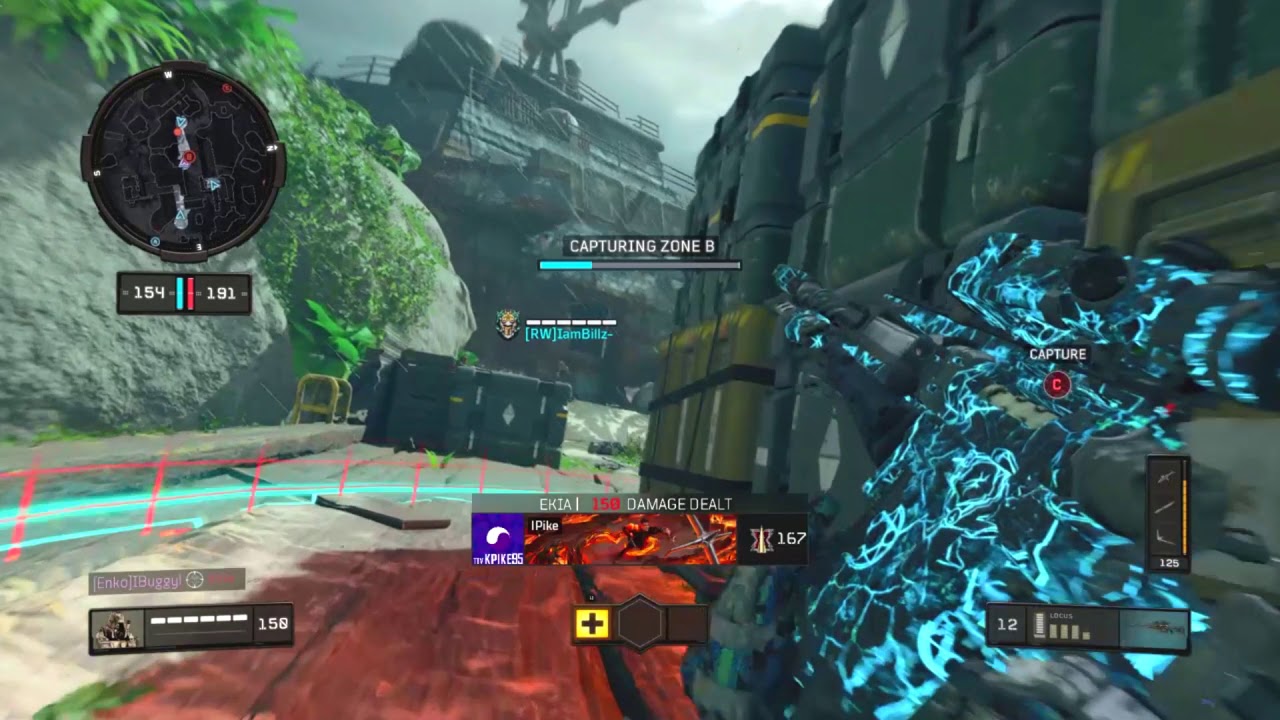Click the circular minimap
This screenshot has width=1280, height=720.
point(183,162)
